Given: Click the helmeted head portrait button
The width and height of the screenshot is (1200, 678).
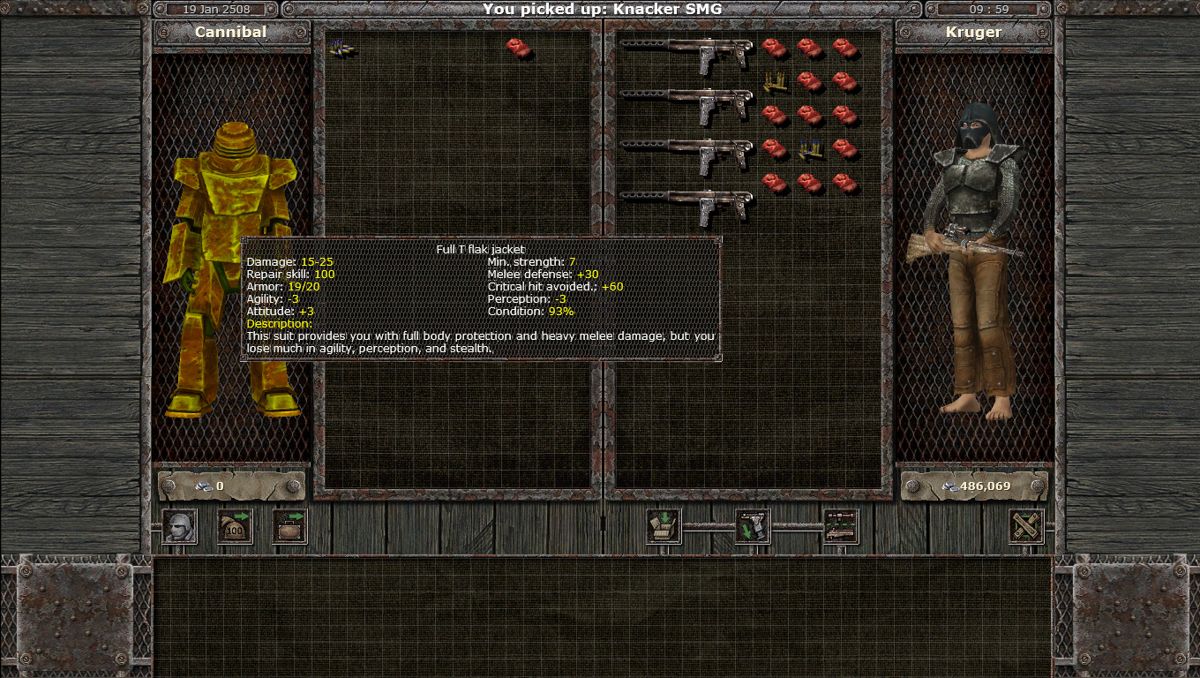Looking at the screenshot, I should (180, 527).
